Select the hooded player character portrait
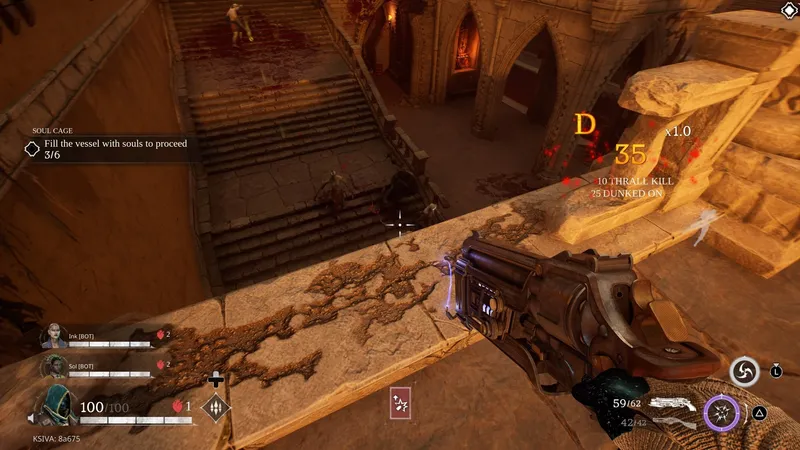 tap(56, 404)
